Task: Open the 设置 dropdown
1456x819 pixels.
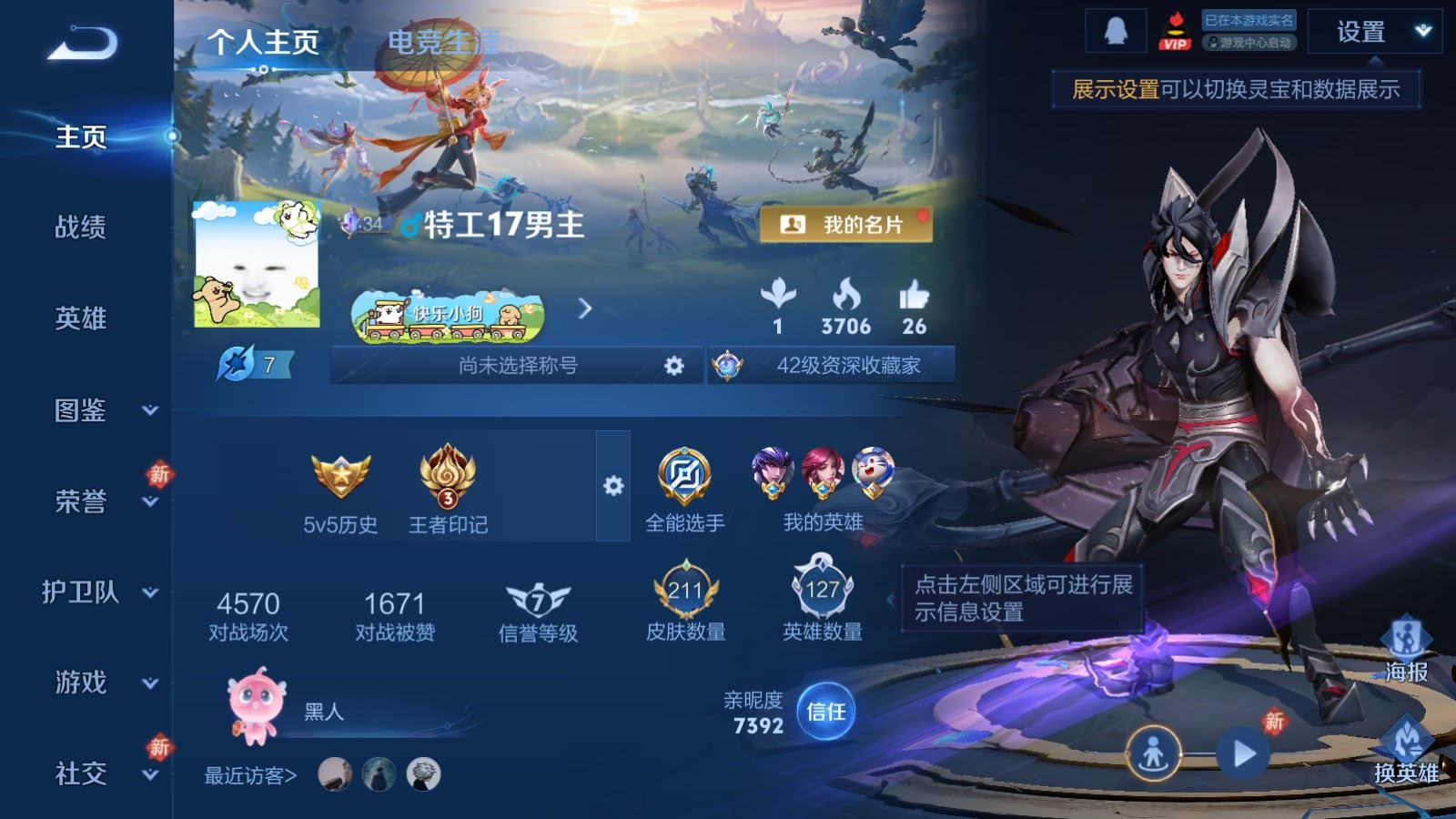Action: pos(1374,33)
